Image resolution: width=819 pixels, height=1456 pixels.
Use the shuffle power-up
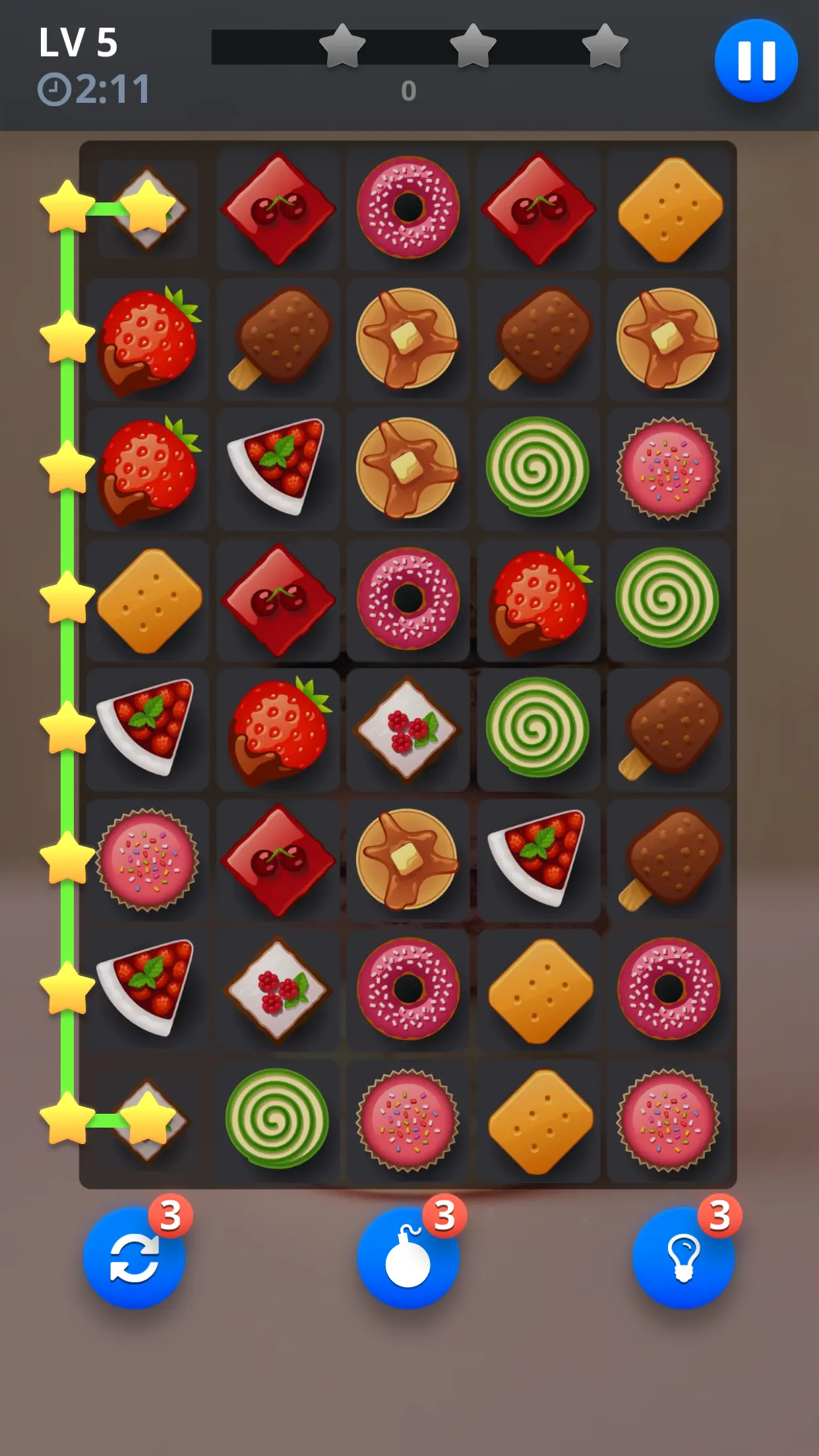point(134,1257)
